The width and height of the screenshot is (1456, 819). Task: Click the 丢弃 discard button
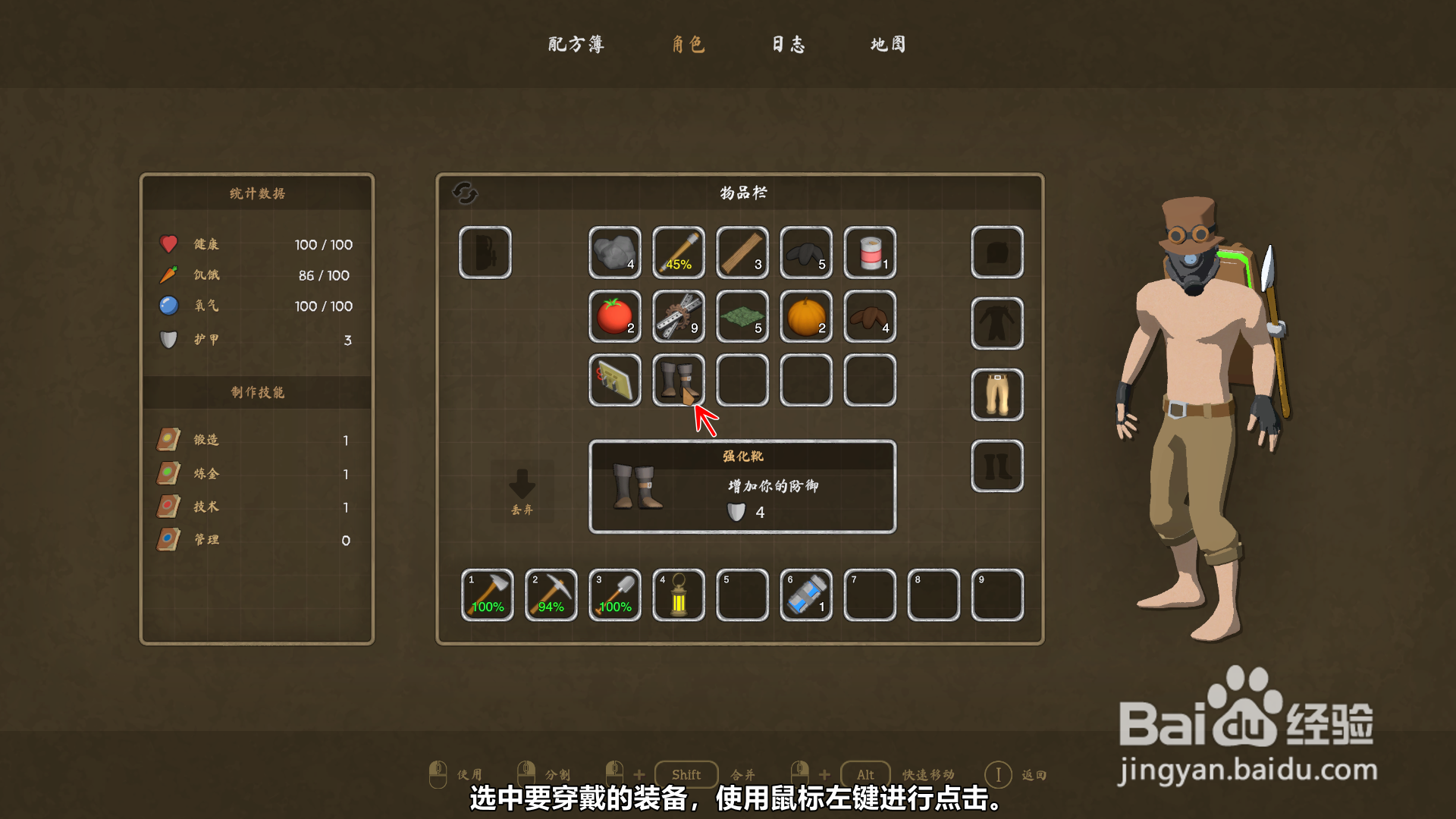522,489
